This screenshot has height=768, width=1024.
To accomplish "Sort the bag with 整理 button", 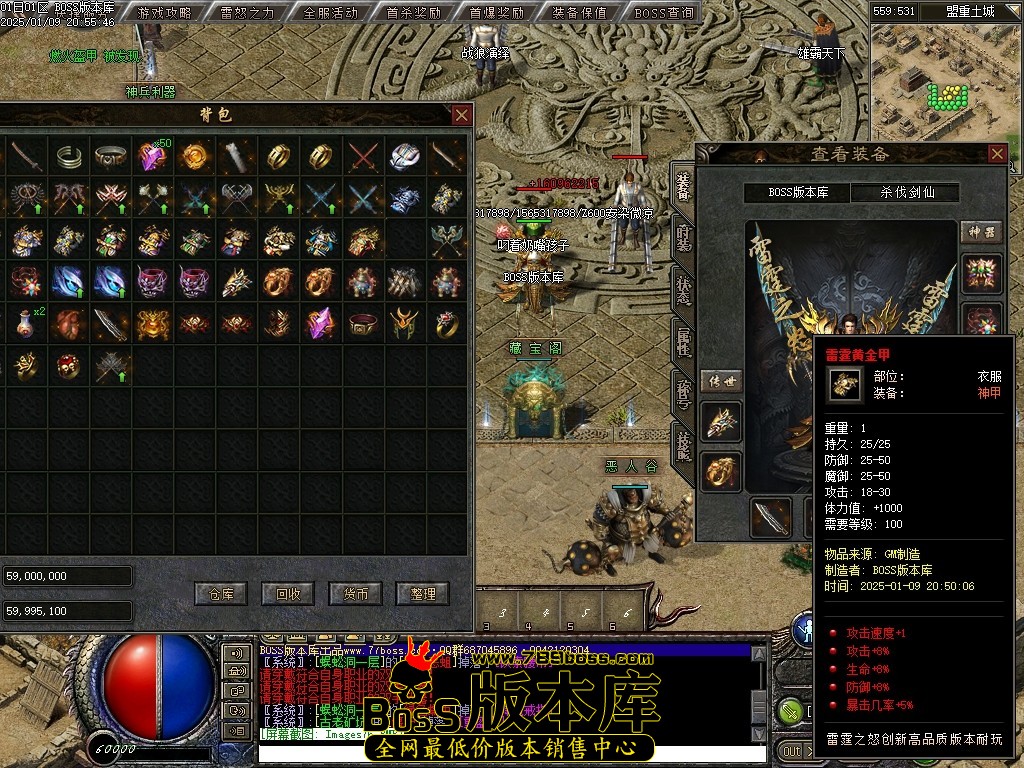I will 422,593.
